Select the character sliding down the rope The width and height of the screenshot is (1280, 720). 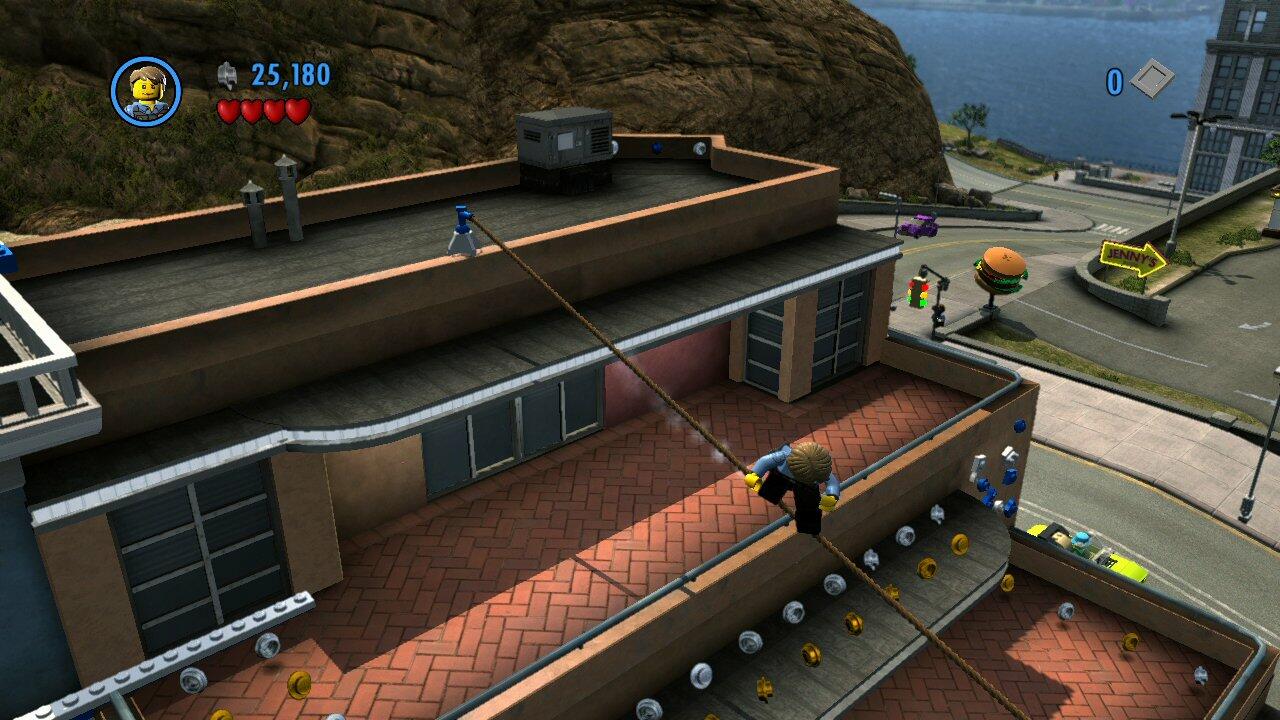pos(795,480)
